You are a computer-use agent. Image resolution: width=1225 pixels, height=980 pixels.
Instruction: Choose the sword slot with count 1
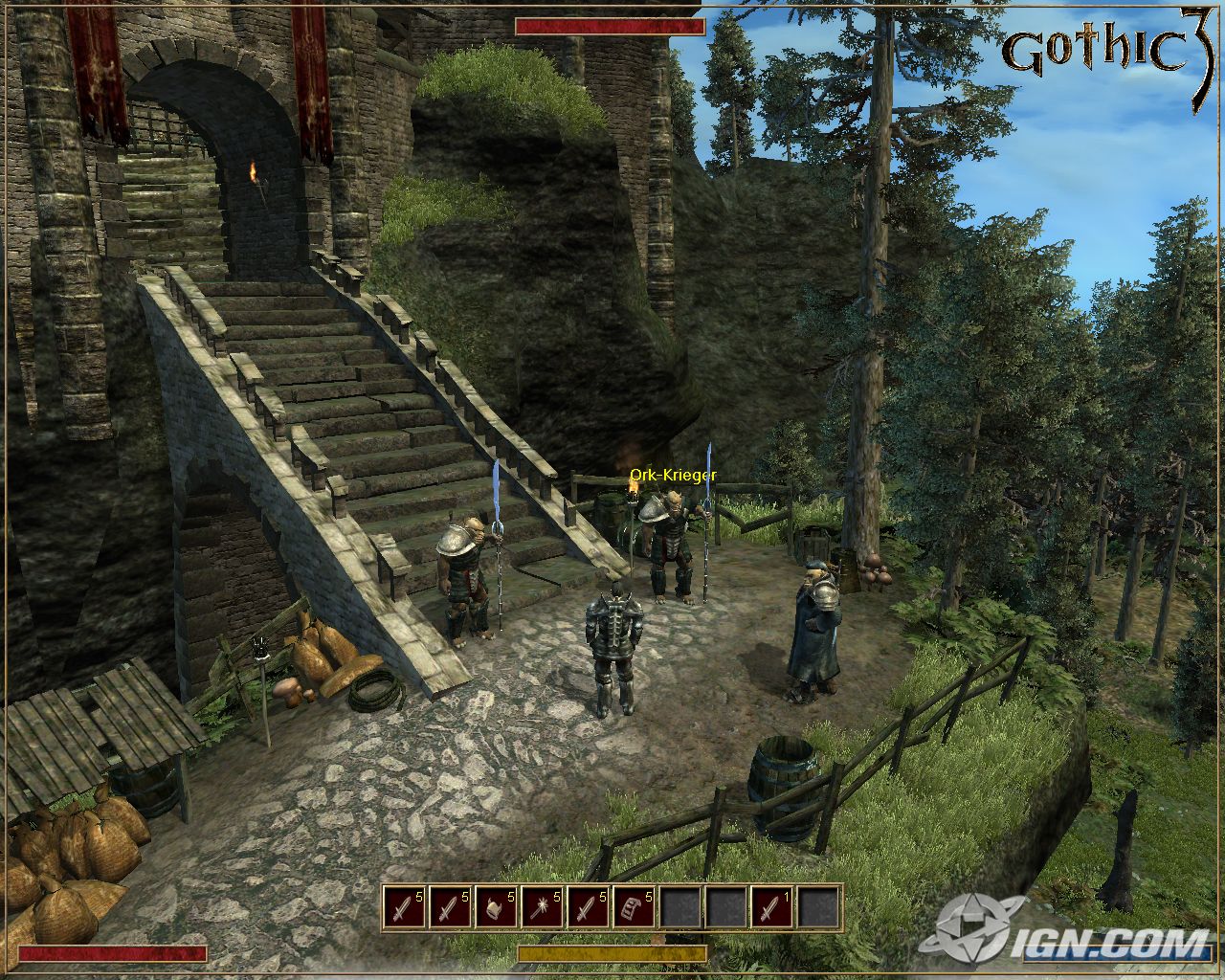[x=772, y=906]
